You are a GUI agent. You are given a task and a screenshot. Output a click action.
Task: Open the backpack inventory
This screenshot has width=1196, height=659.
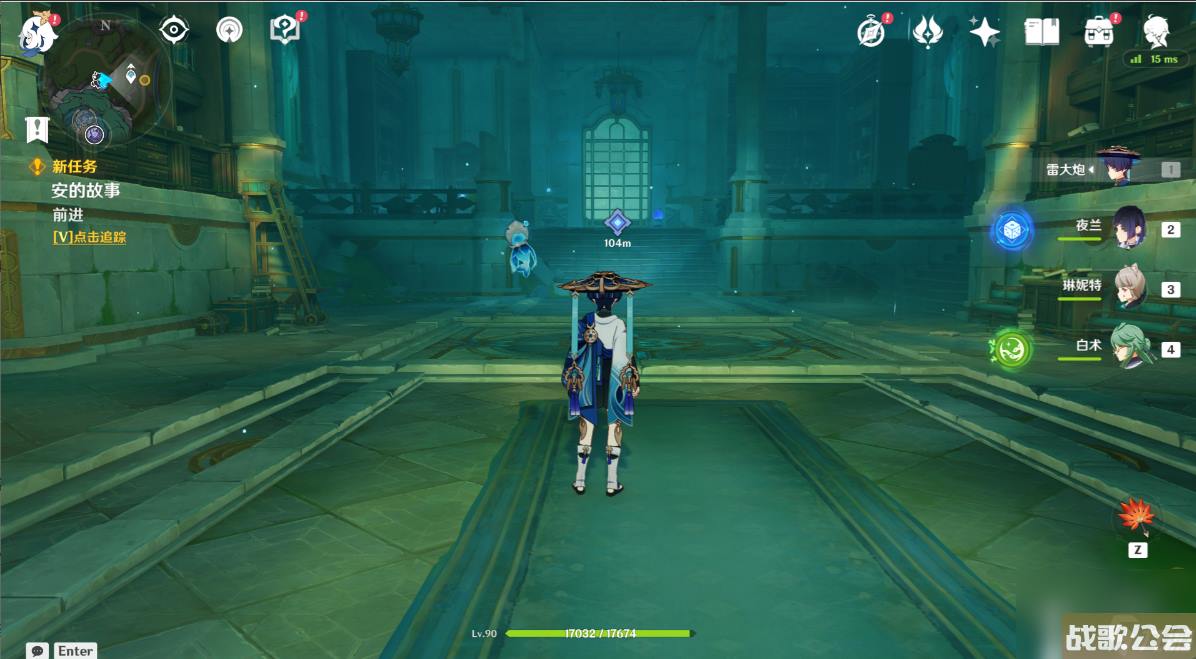pyautogui.click(x=1100, y=32)
